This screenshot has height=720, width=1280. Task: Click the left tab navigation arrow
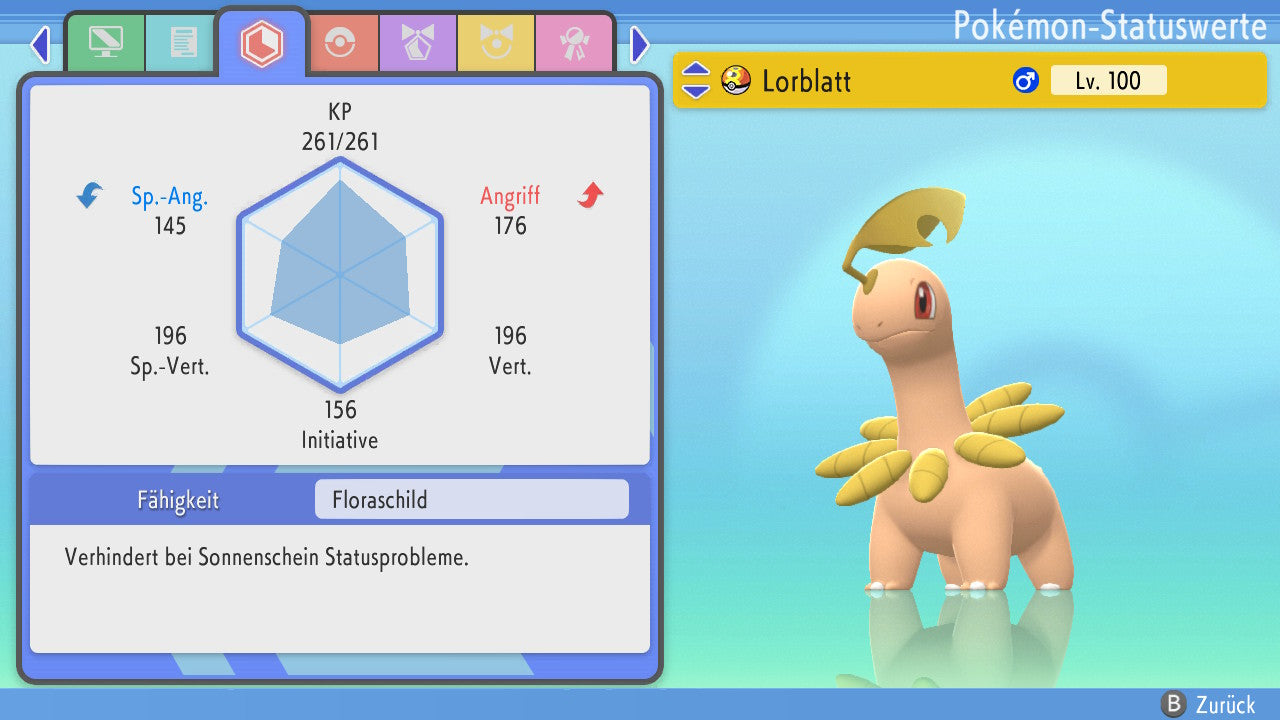(x=40, y=44)
